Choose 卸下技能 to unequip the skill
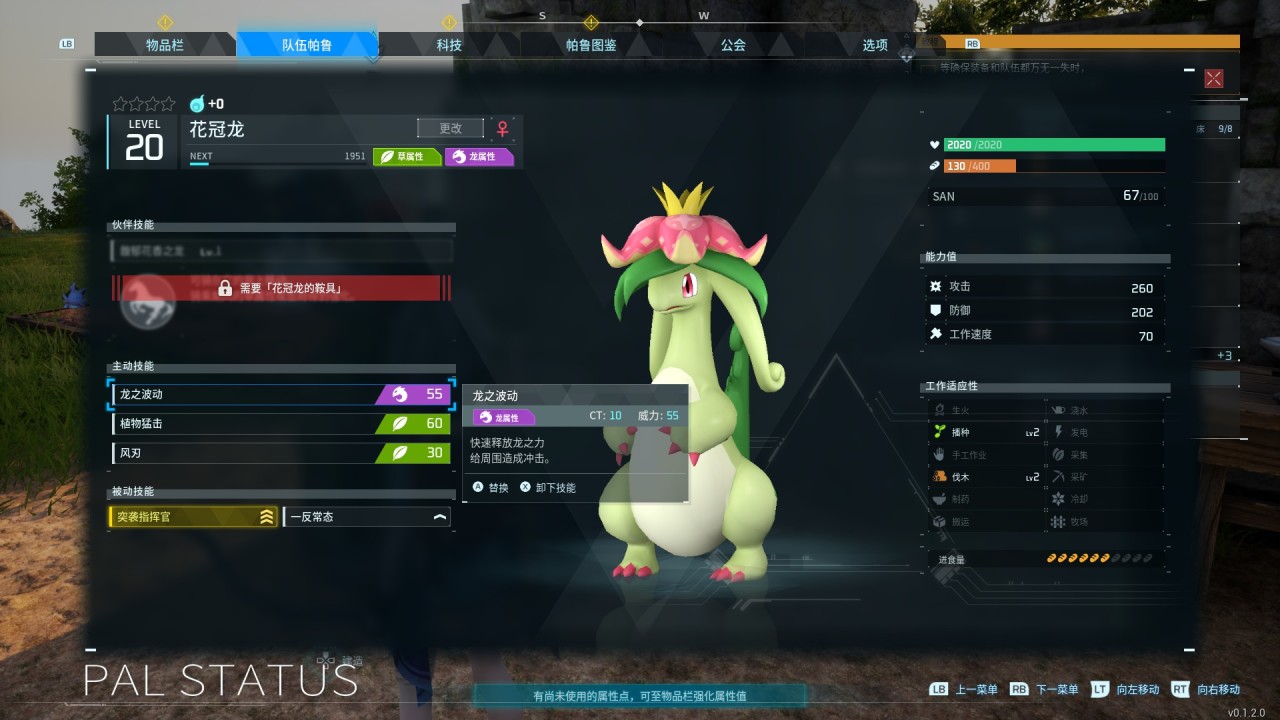The image size is (1280, 720). click(548, 488)
